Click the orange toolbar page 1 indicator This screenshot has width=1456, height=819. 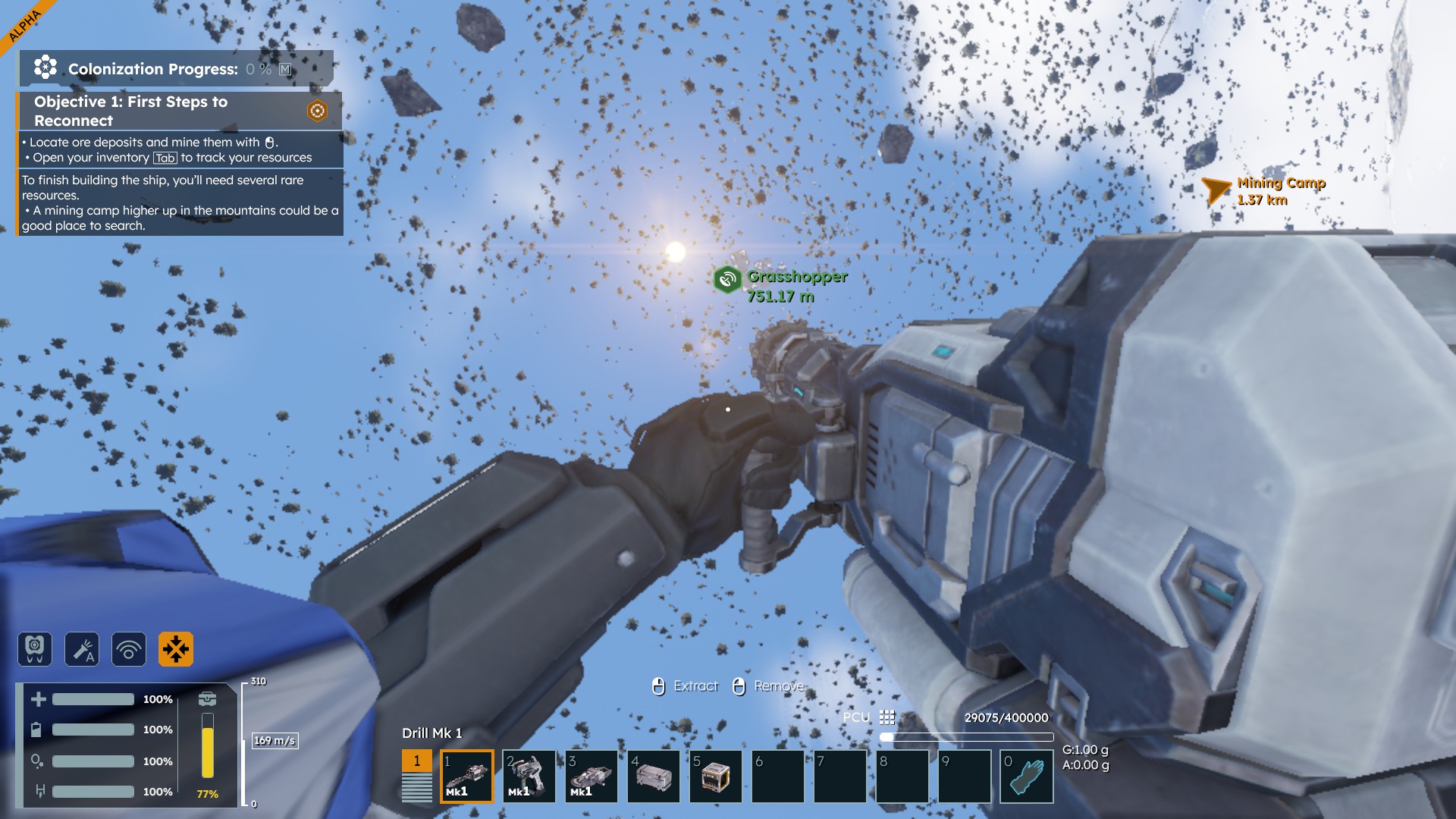tap(416, 761)
